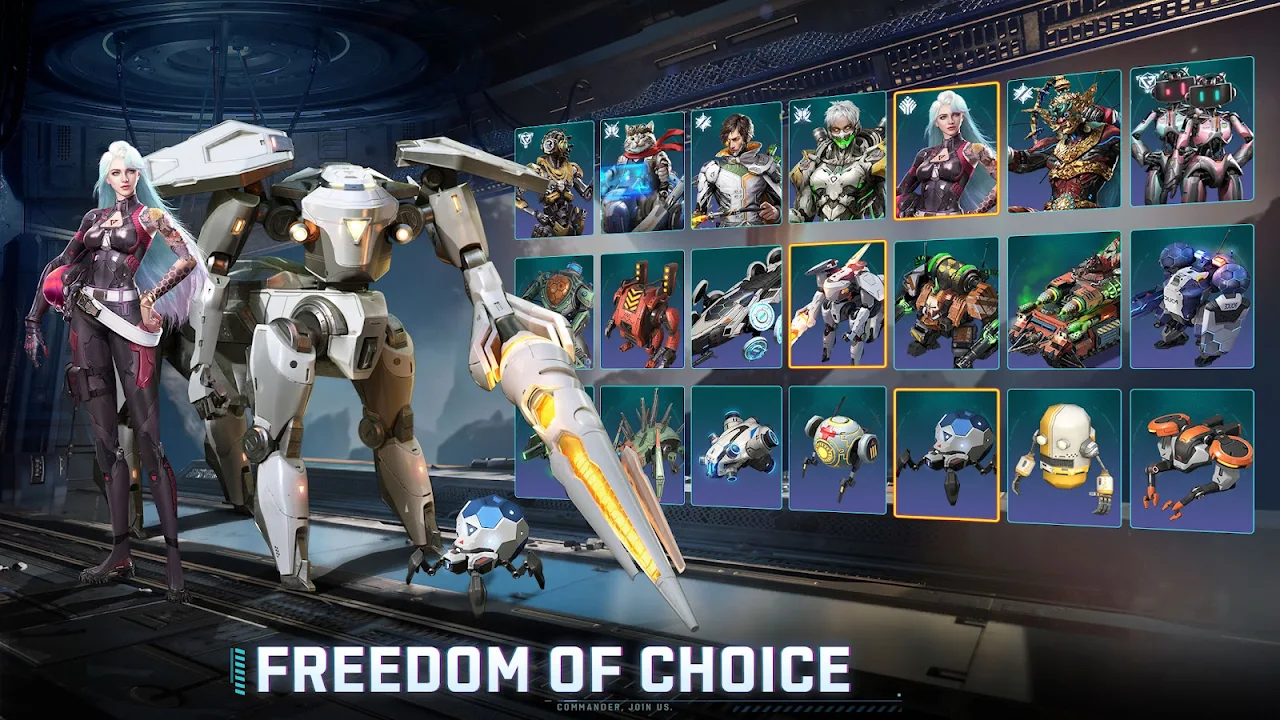Choose the highlighted blue-white spider drone tile
Viewport: 1280px width, 720px height.
[946, 453]
